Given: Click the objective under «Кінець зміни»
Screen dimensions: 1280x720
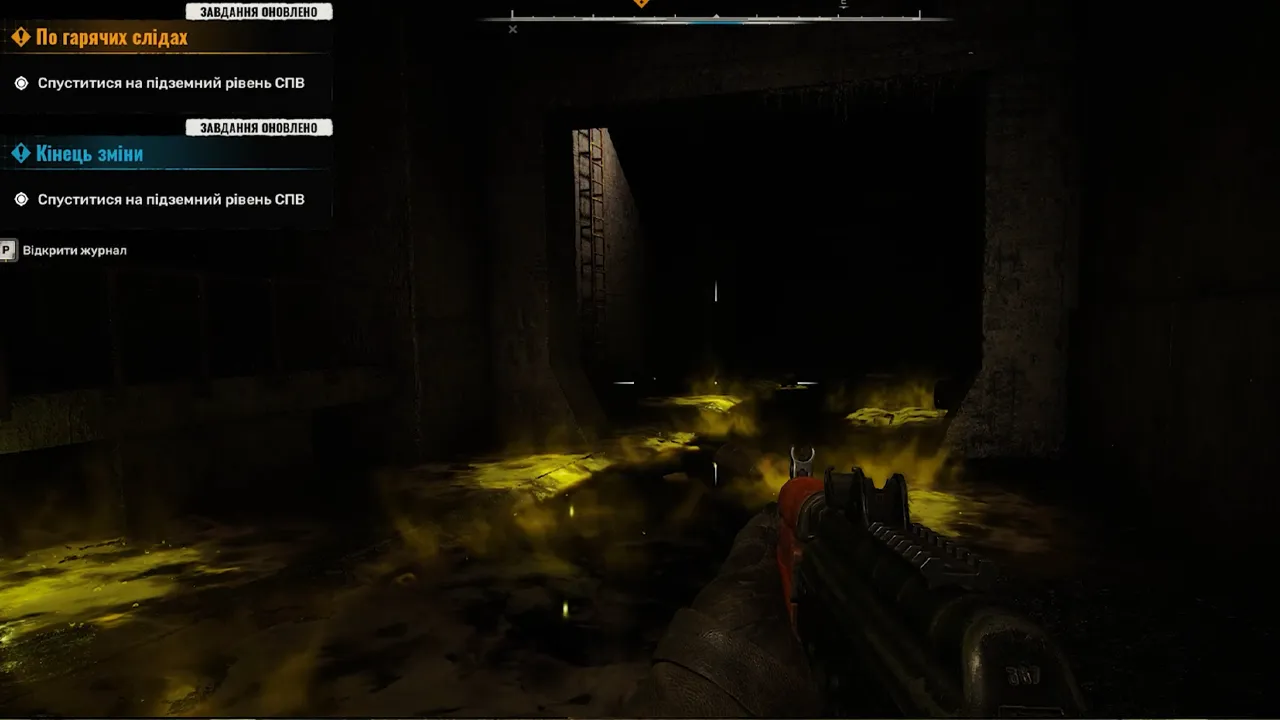Looking at the screenshot, I should click(170, 199).
